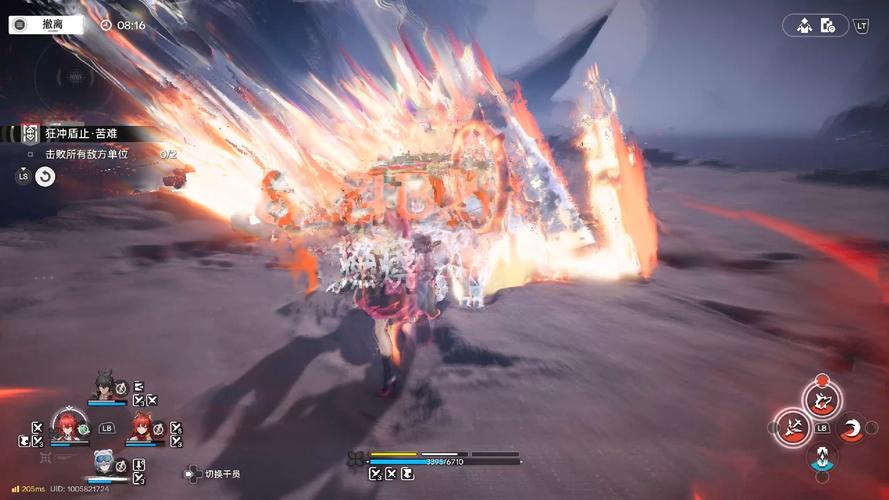Image resolution: width=889 pixels, height=500 pixels.
Task: Open the document with gear icon
Action: (827, 26)
